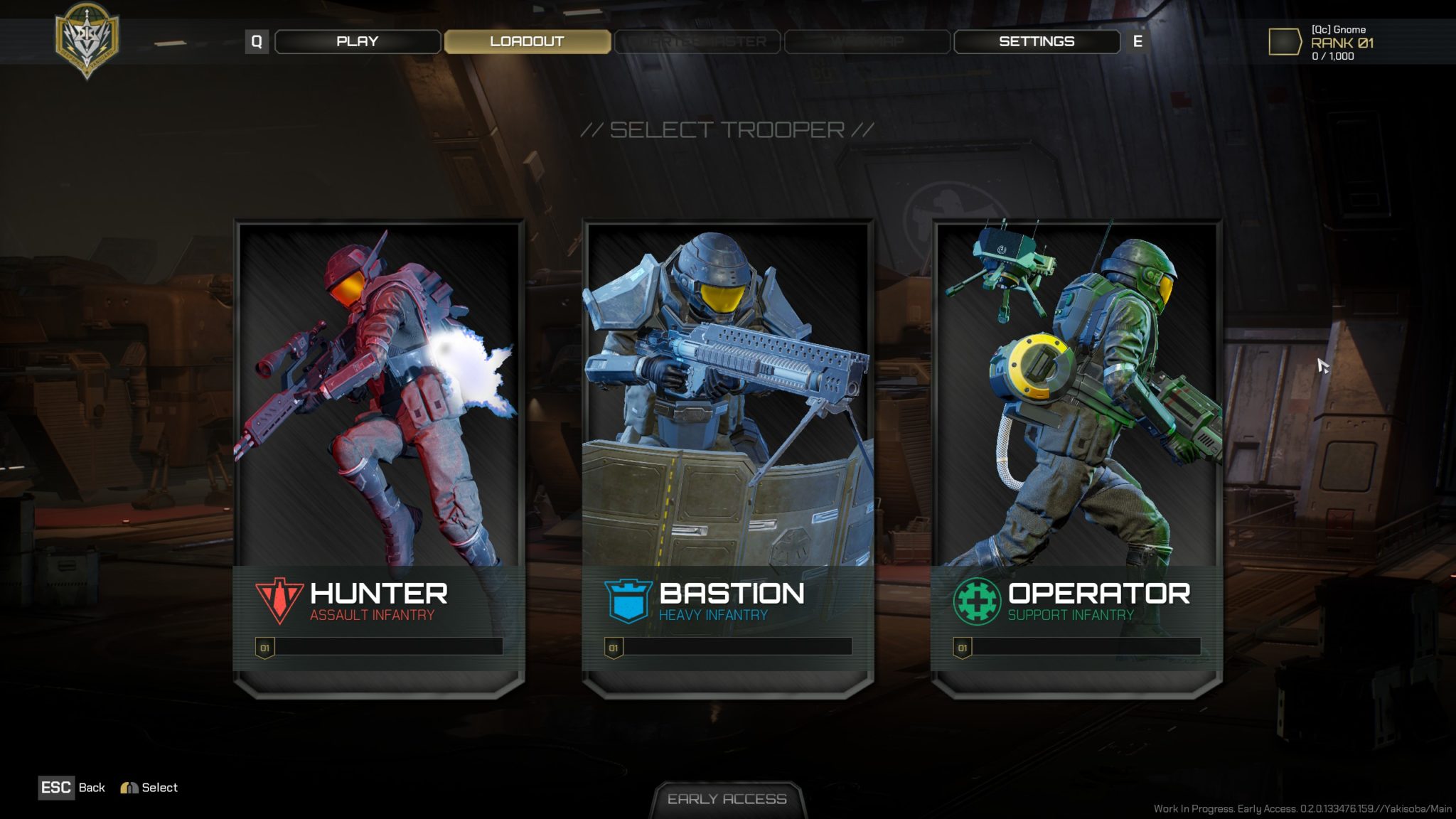
Task: Open the LOADOUT tab
Action: coord(527,41)
